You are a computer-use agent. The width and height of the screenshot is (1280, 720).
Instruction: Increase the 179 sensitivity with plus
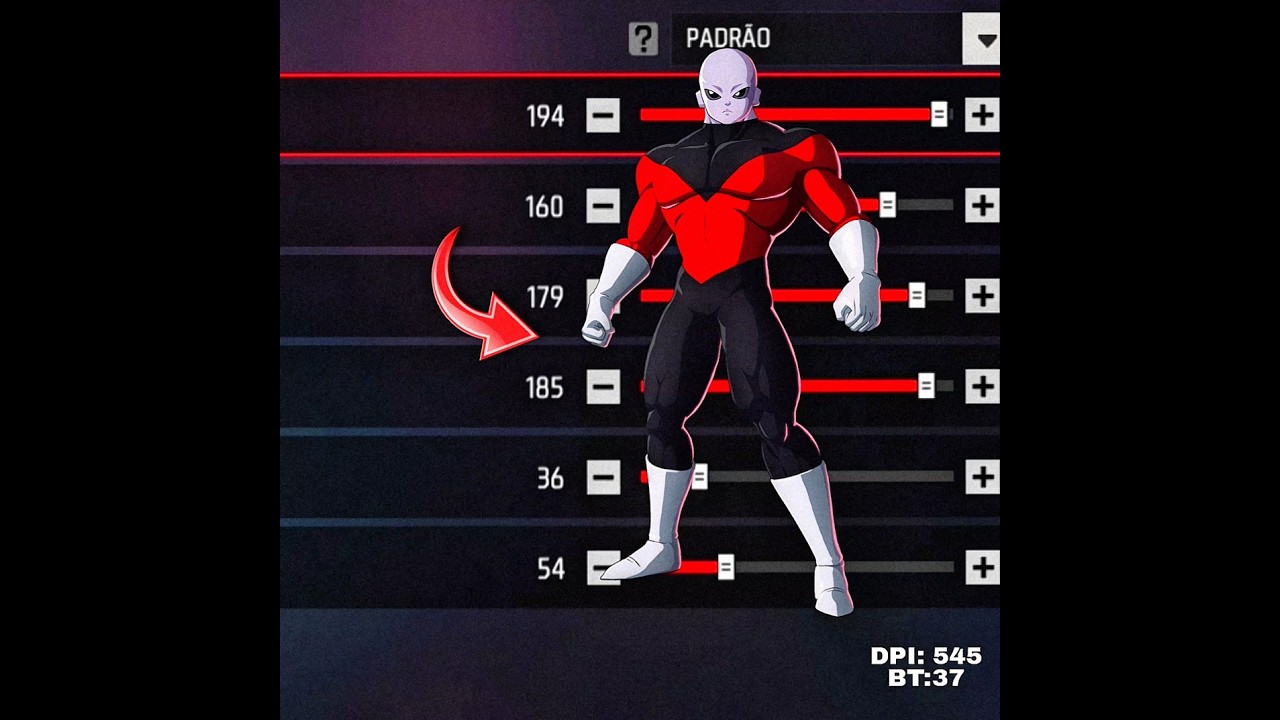982,296
